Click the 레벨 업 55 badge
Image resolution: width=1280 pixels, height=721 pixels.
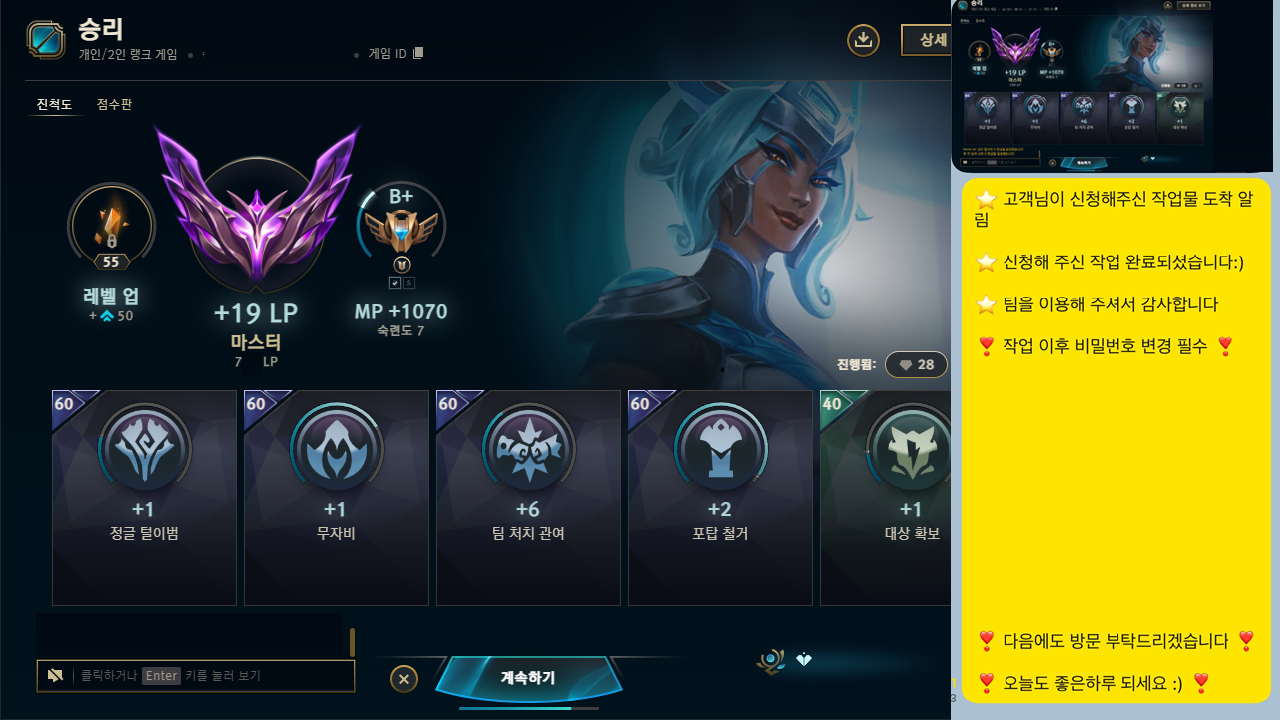click(x=111, y=228)
